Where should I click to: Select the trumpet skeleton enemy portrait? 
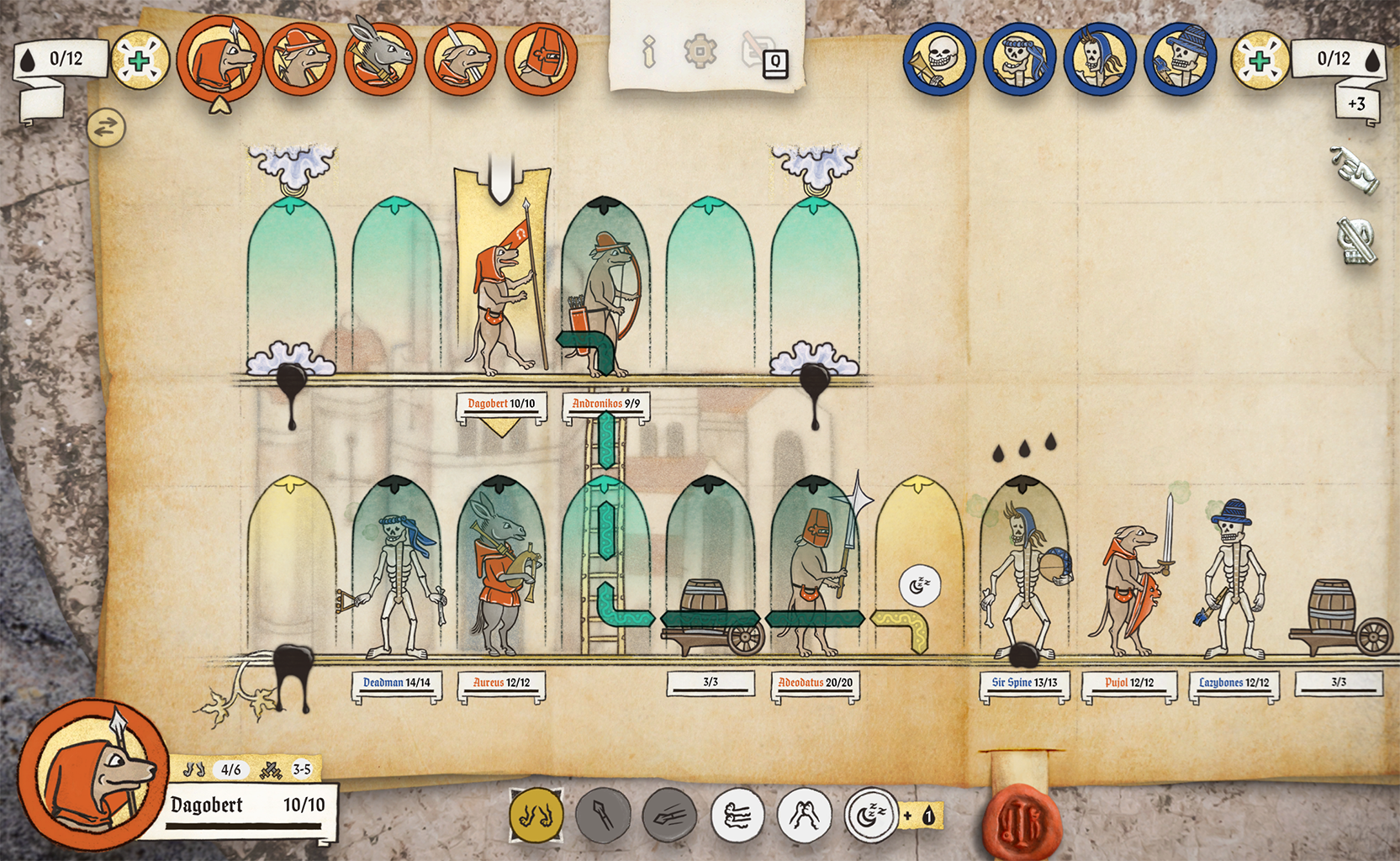coord(939,59)
